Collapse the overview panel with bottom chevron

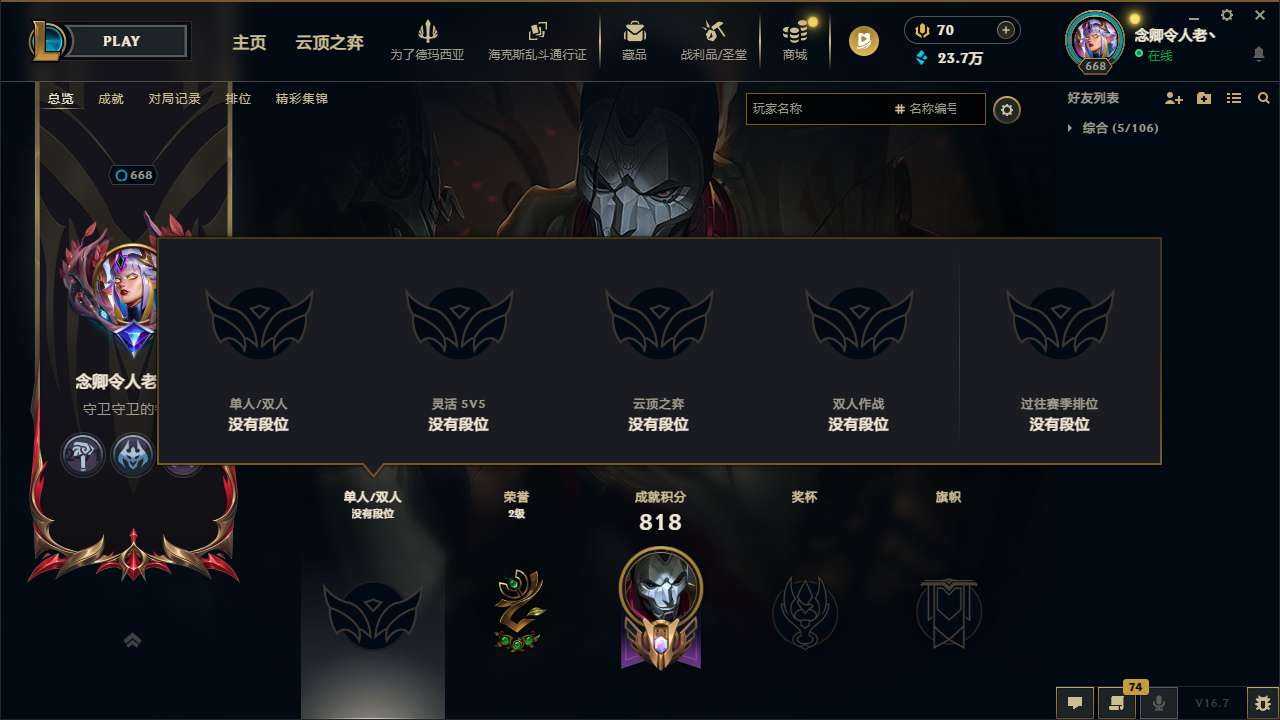click(132, 640)
